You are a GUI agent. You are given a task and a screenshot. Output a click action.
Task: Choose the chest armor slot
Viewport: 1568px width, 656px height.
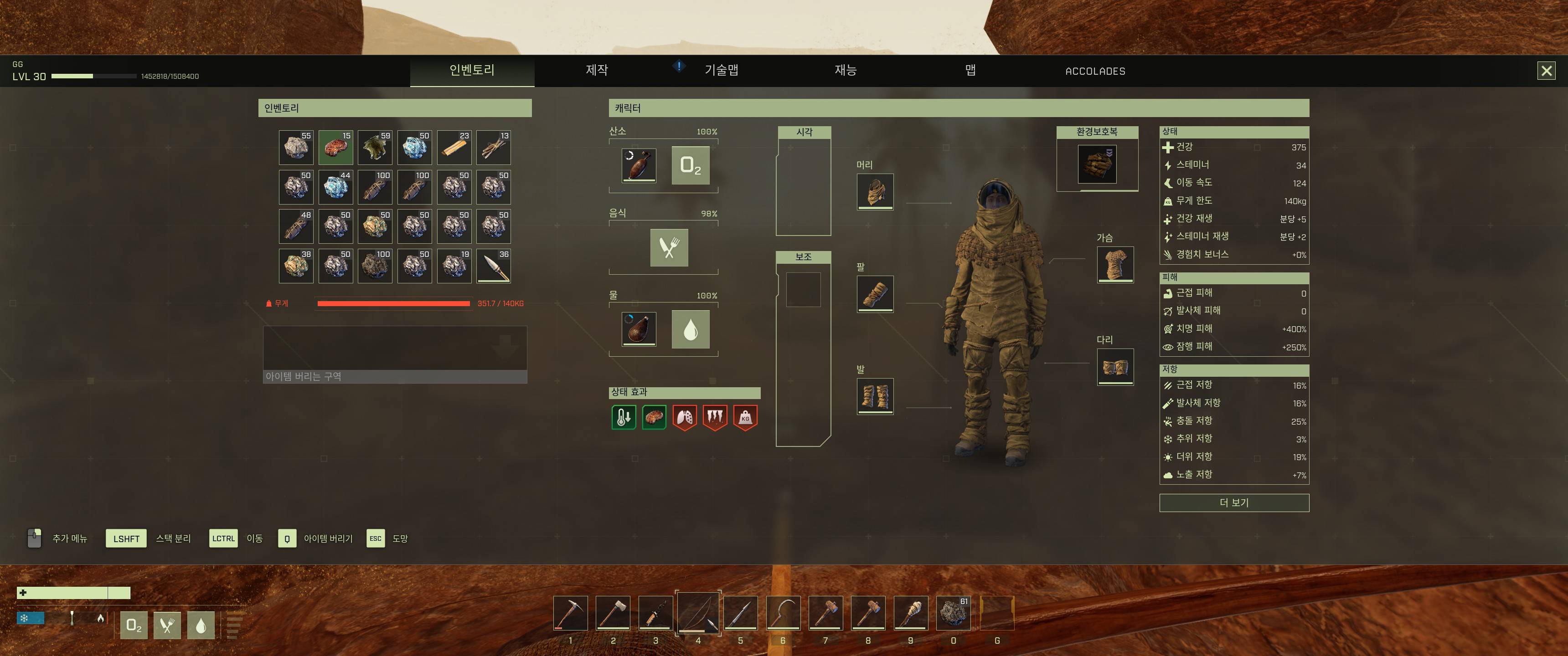point(1115,264)
